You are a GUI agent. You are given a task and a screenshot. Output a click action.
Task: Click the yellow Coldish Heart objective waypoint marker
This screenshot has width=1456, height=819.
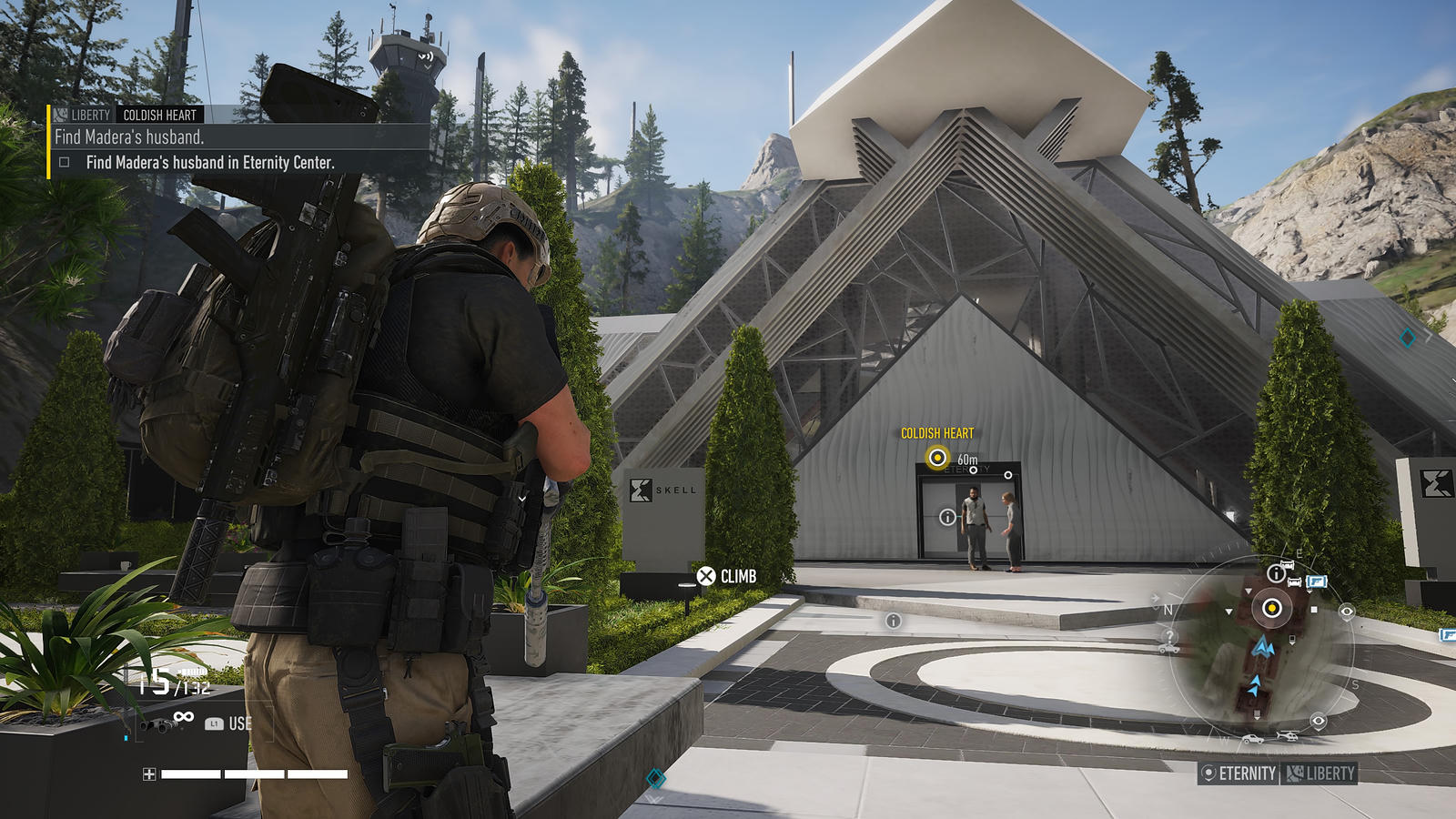(937, 458)
